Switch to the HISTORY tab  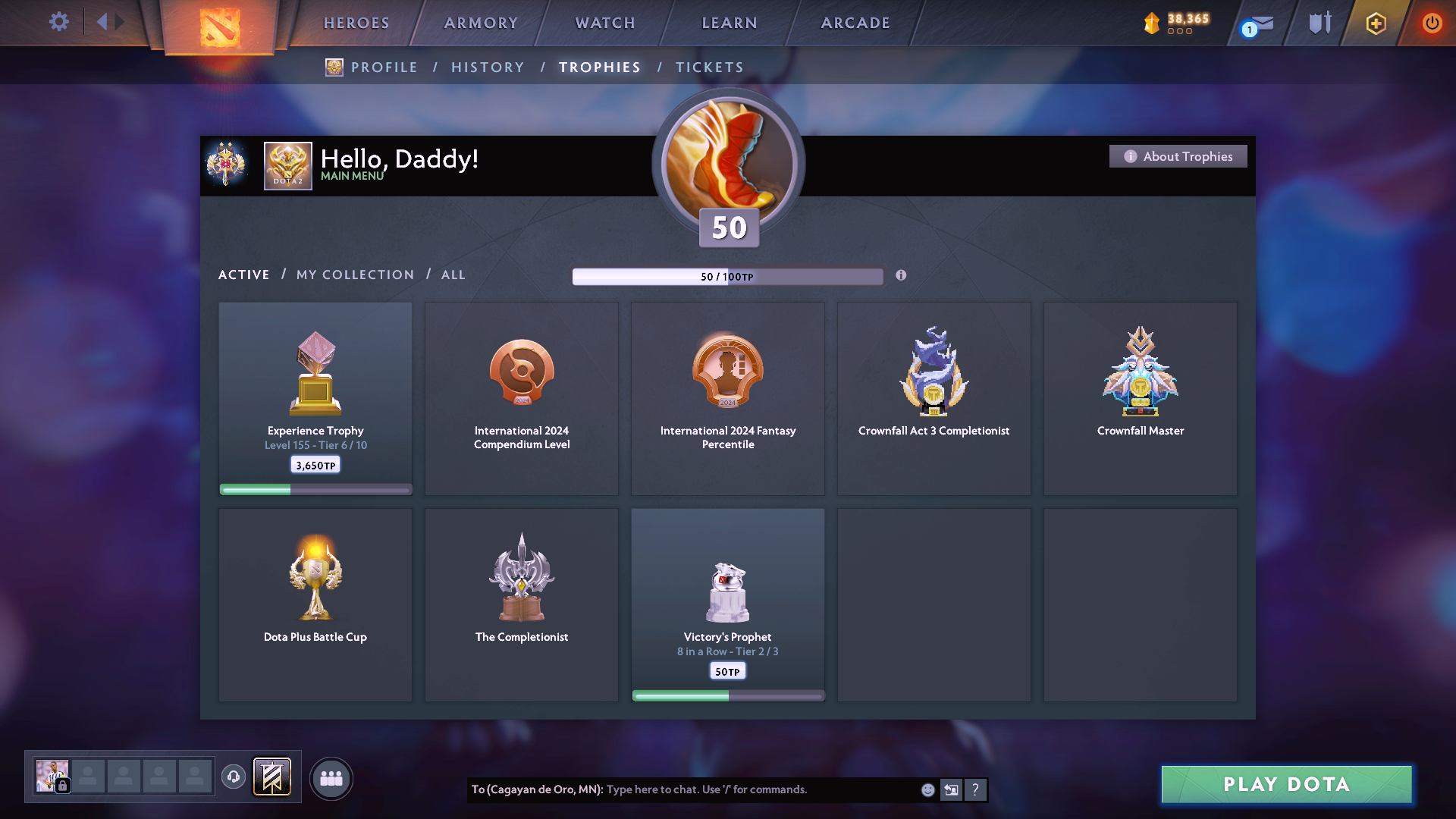[x=488, y=67]
